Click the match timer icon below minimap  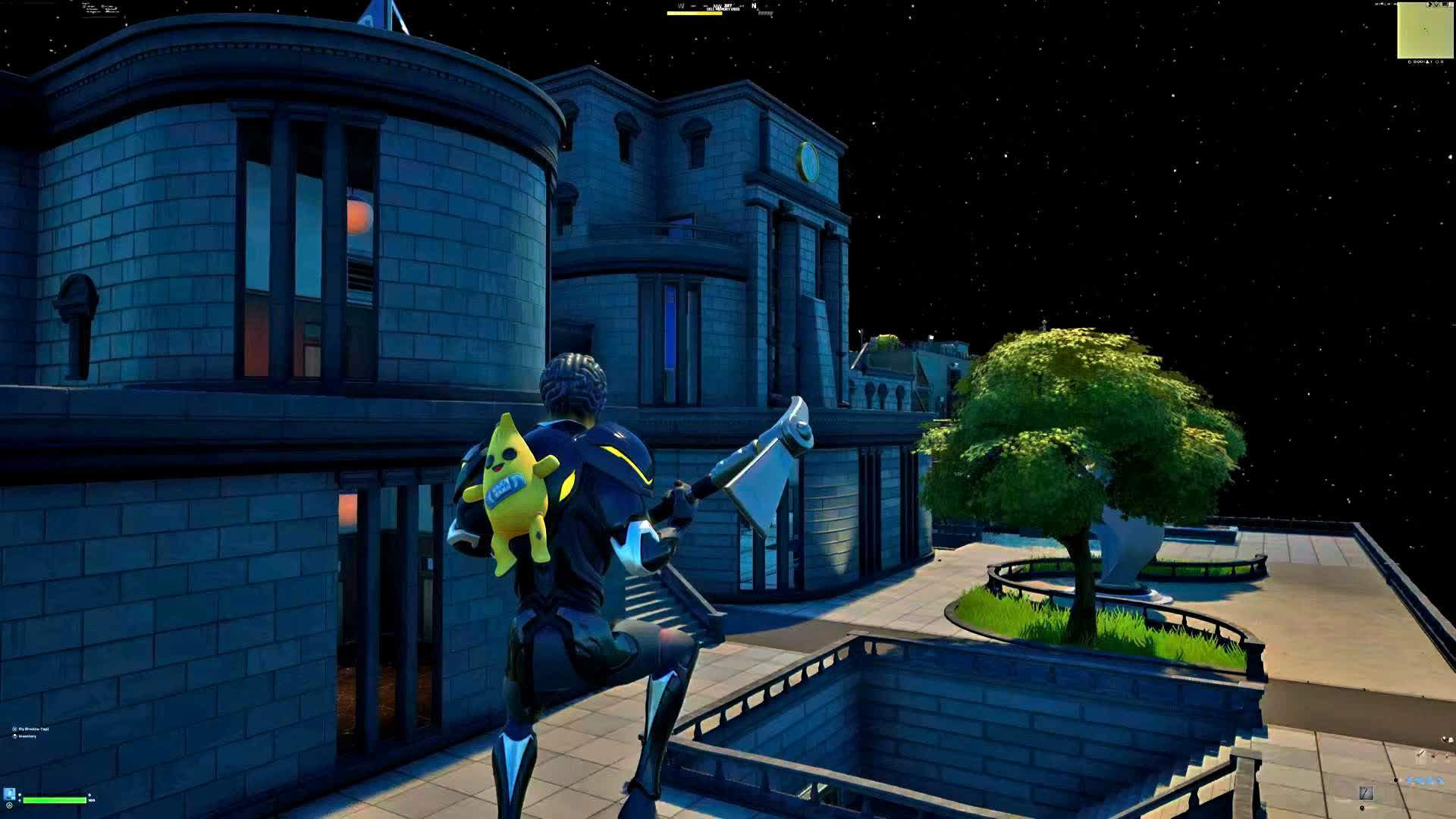point(1410,62)
